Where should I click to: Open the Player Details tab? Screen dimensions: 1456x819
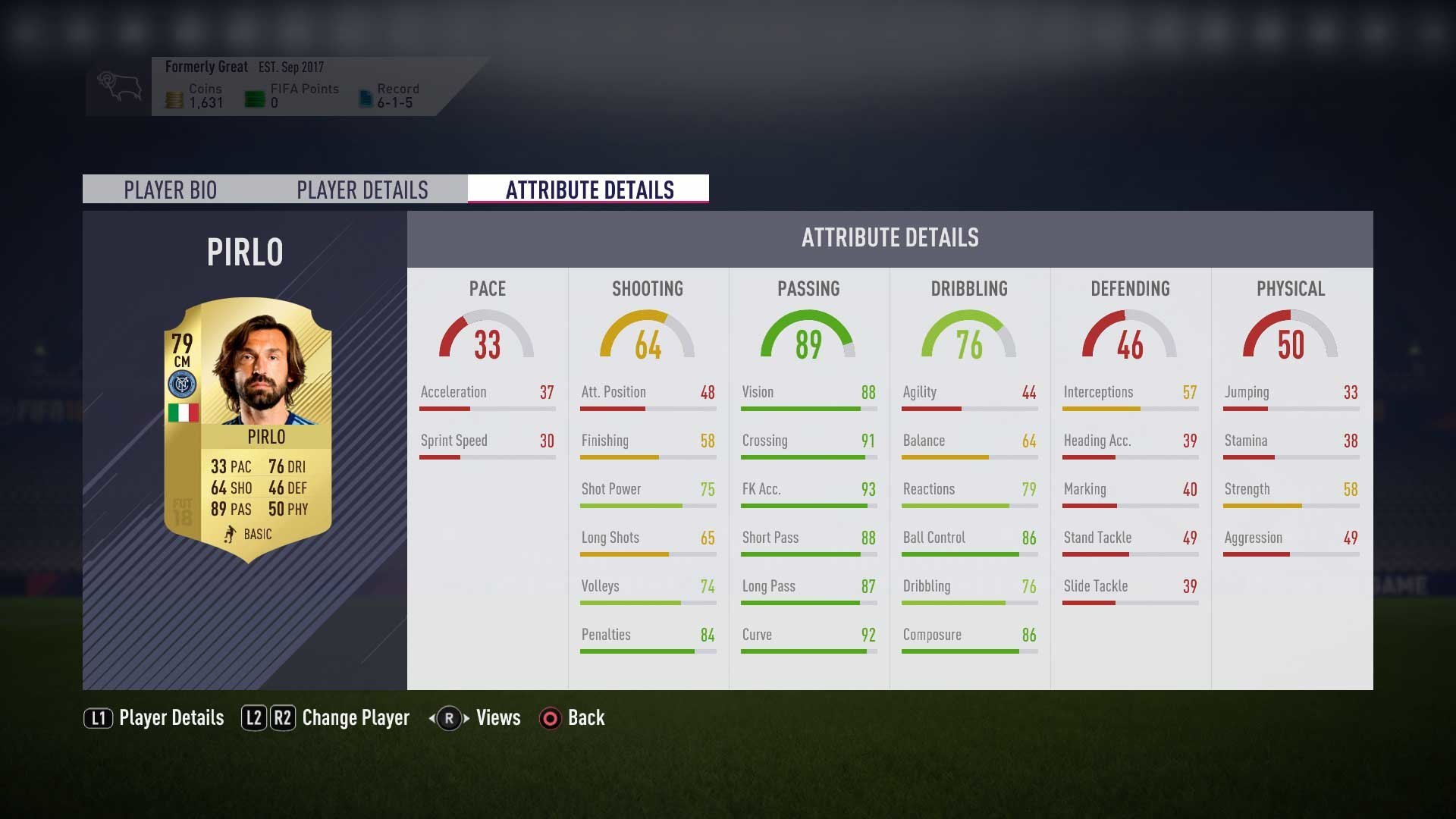pos(362,190)
